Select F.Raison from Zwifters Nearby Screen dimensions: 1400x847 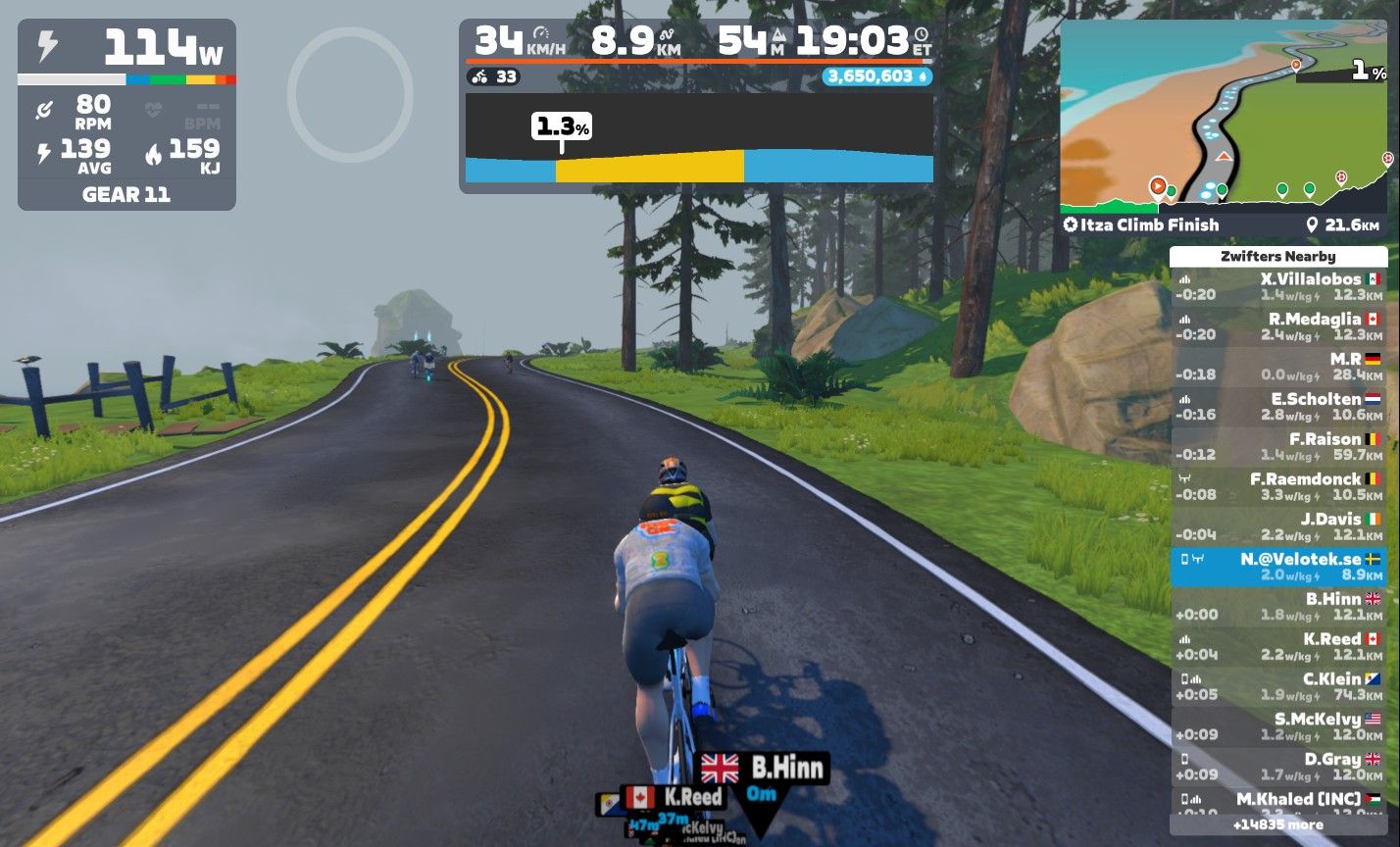pos(1278,446)
